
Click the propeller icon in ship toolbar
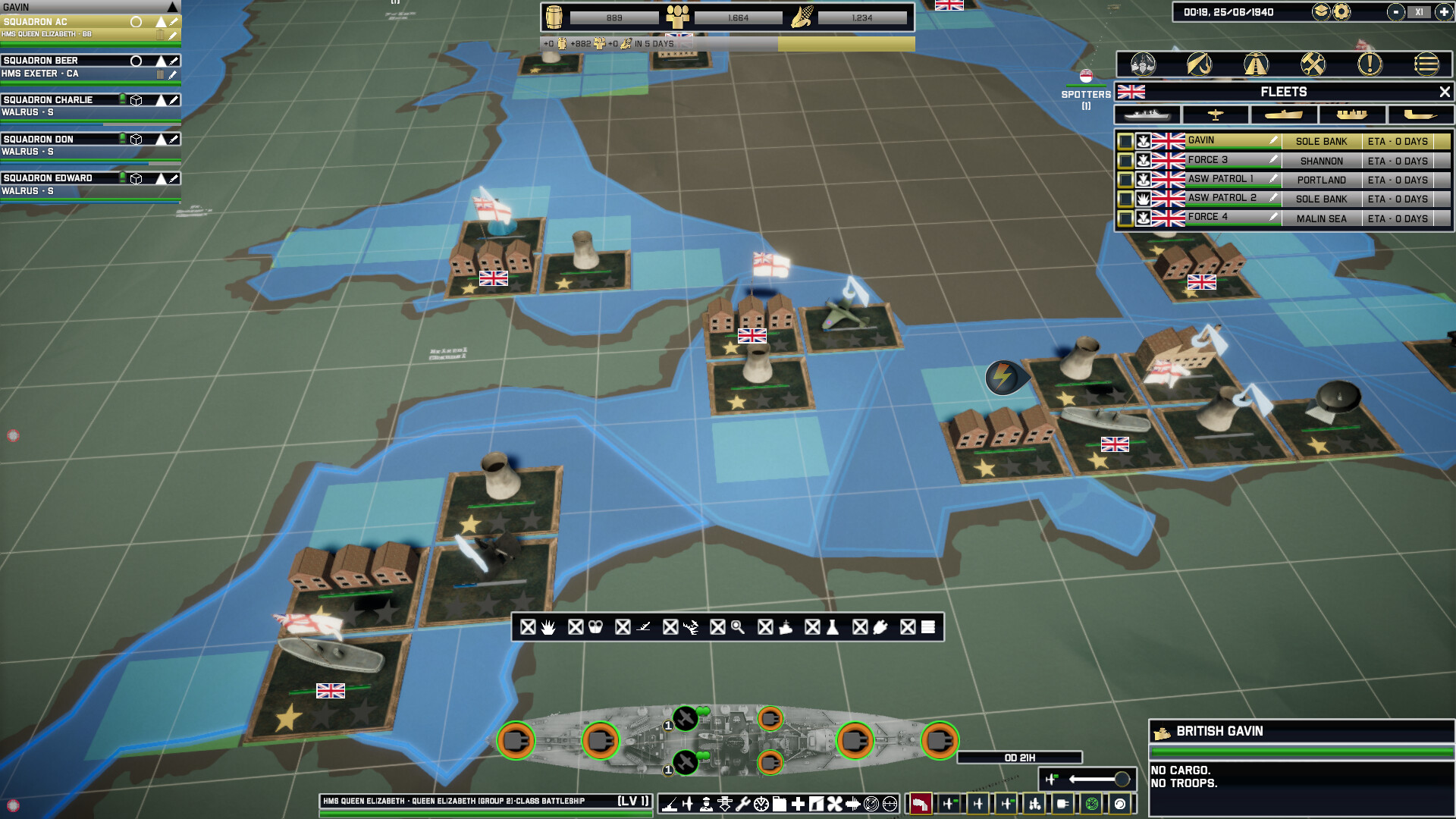[x=833, y=804]
